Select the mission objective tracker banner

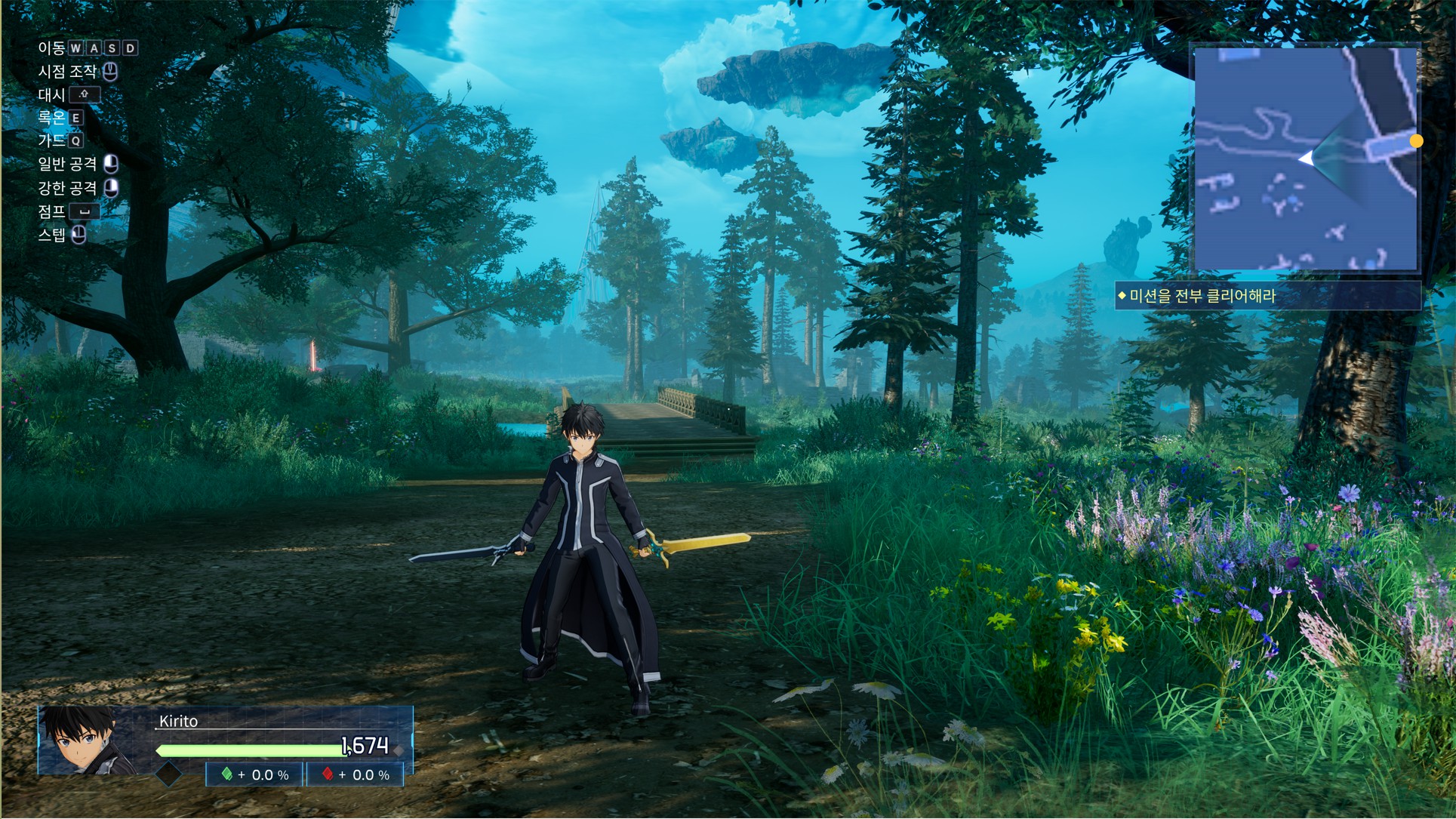tap(1268, 296)
